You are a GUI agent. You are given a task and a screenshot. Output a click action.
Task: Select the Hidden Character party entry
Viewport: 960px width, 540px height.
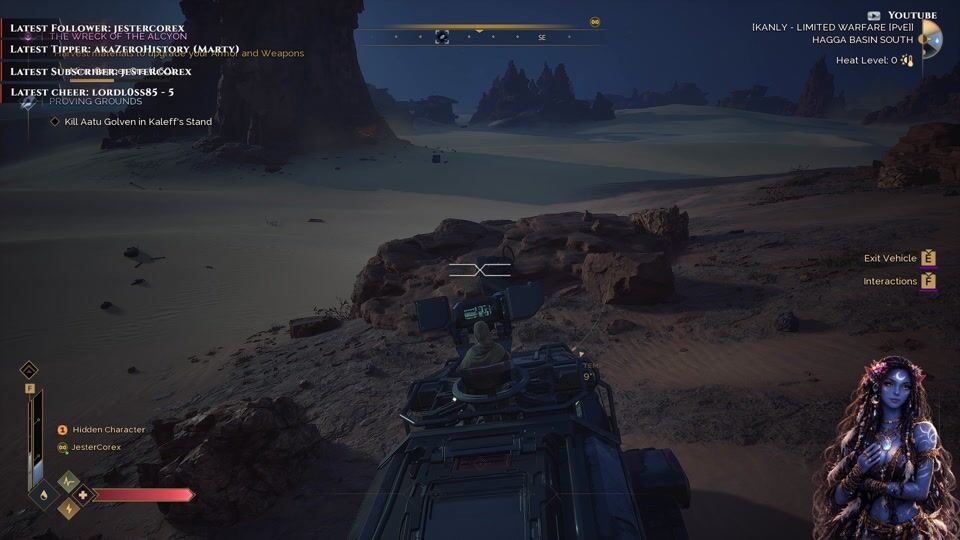tap(107, 429)
